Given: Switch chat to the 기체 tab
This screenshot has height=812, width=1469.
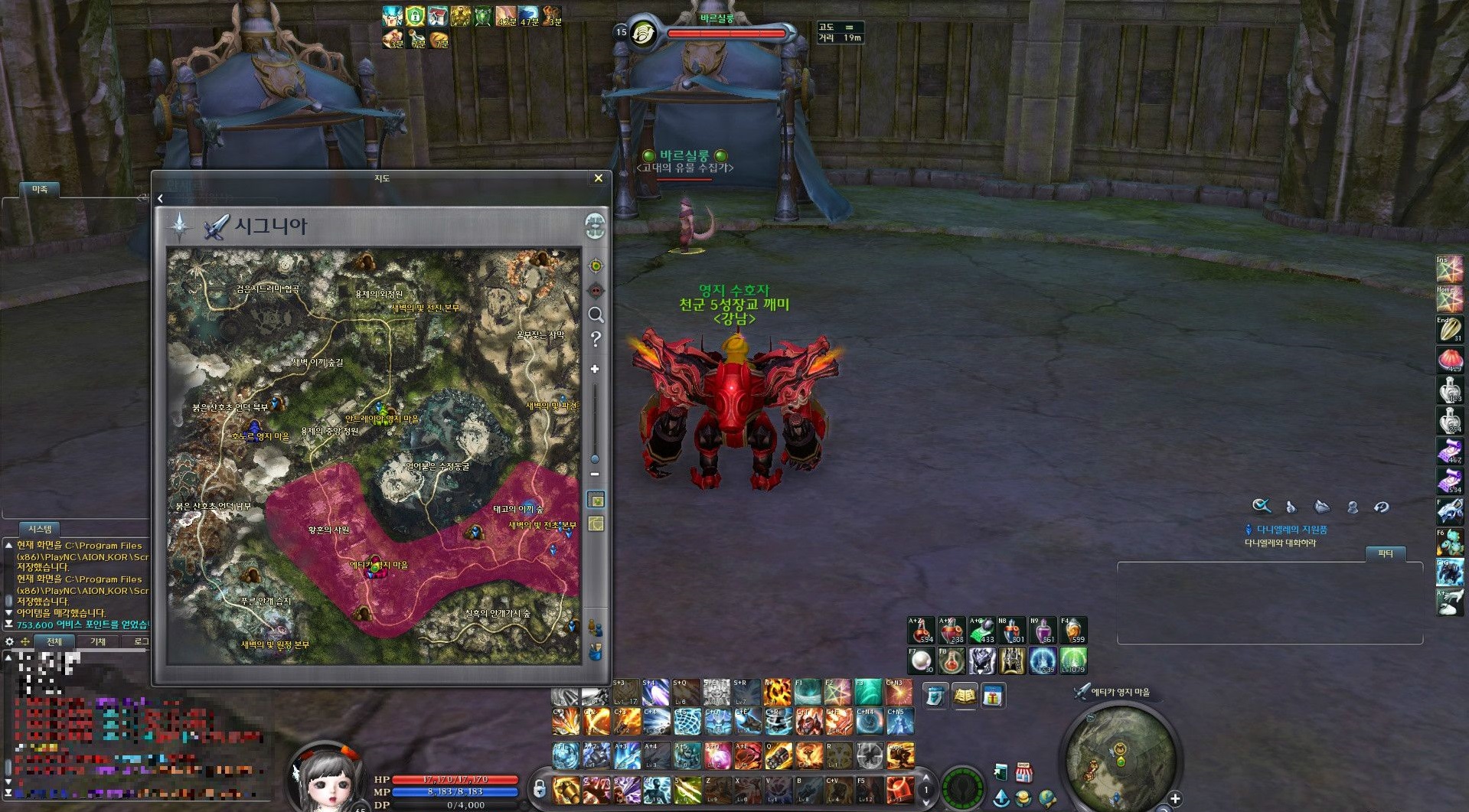Looking at the screenshot, I should point(98,641).
